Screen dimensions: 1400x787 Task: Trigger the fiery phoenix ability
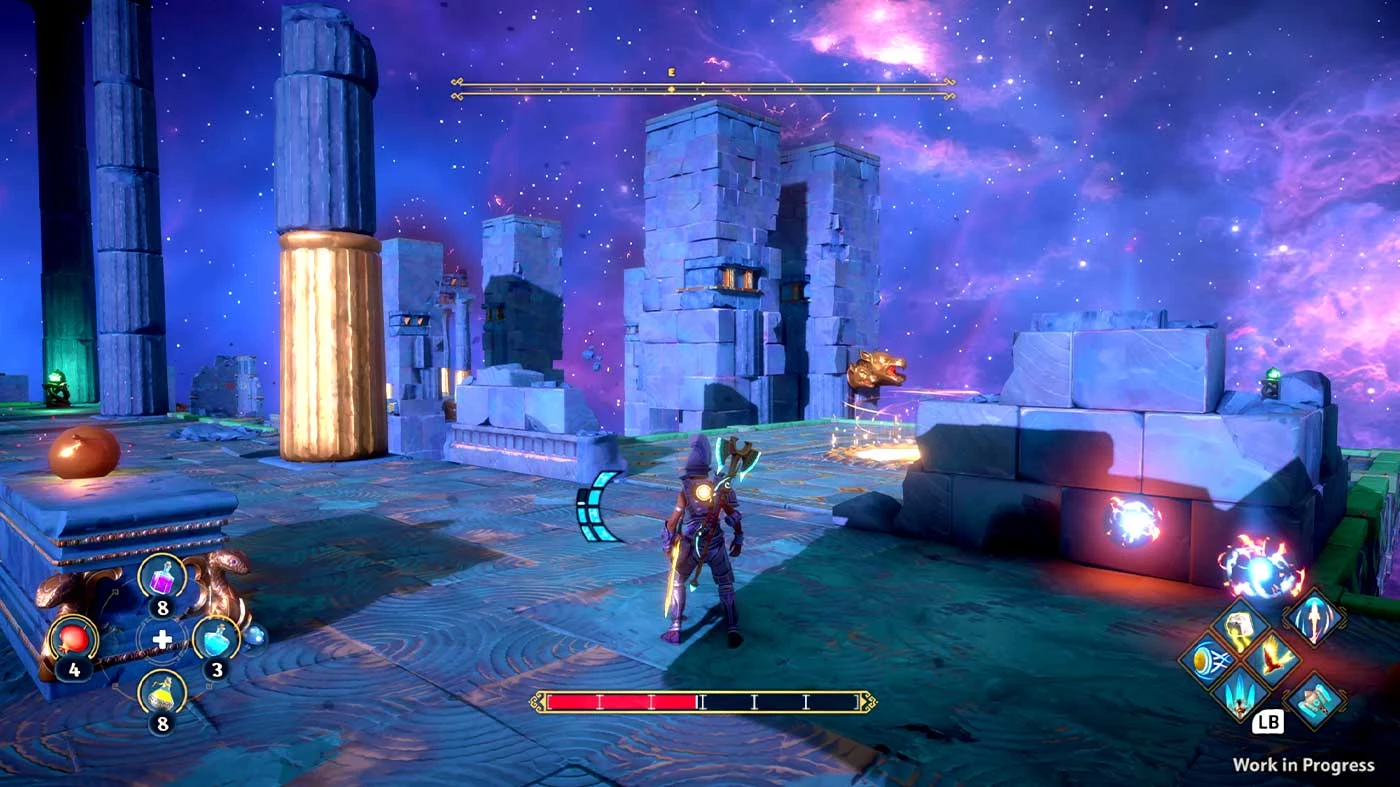(1273, 660)
